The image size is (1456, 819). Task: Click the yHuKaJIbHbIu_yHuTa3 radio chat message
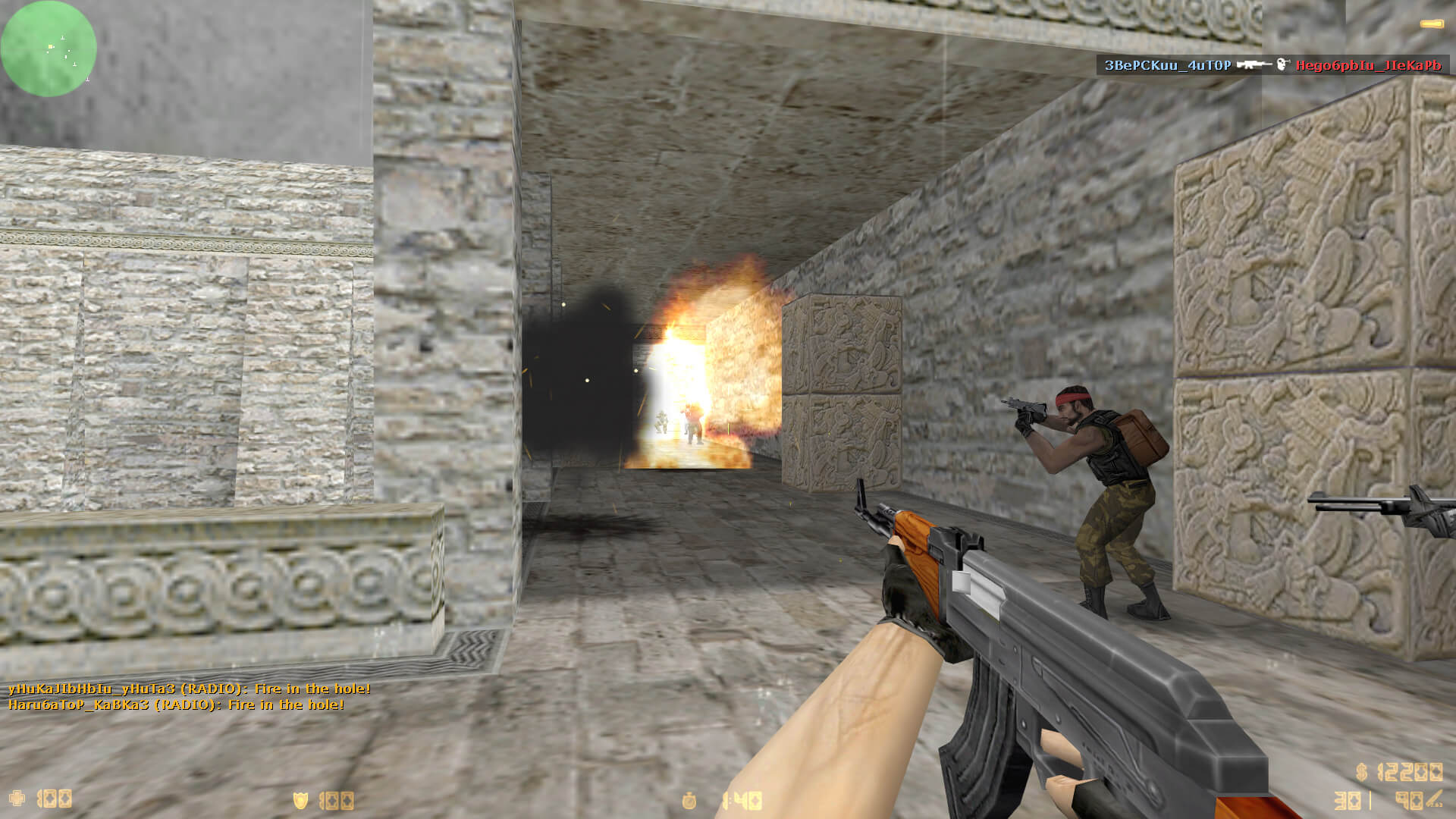pyautogui.click(x=190, y=689)
